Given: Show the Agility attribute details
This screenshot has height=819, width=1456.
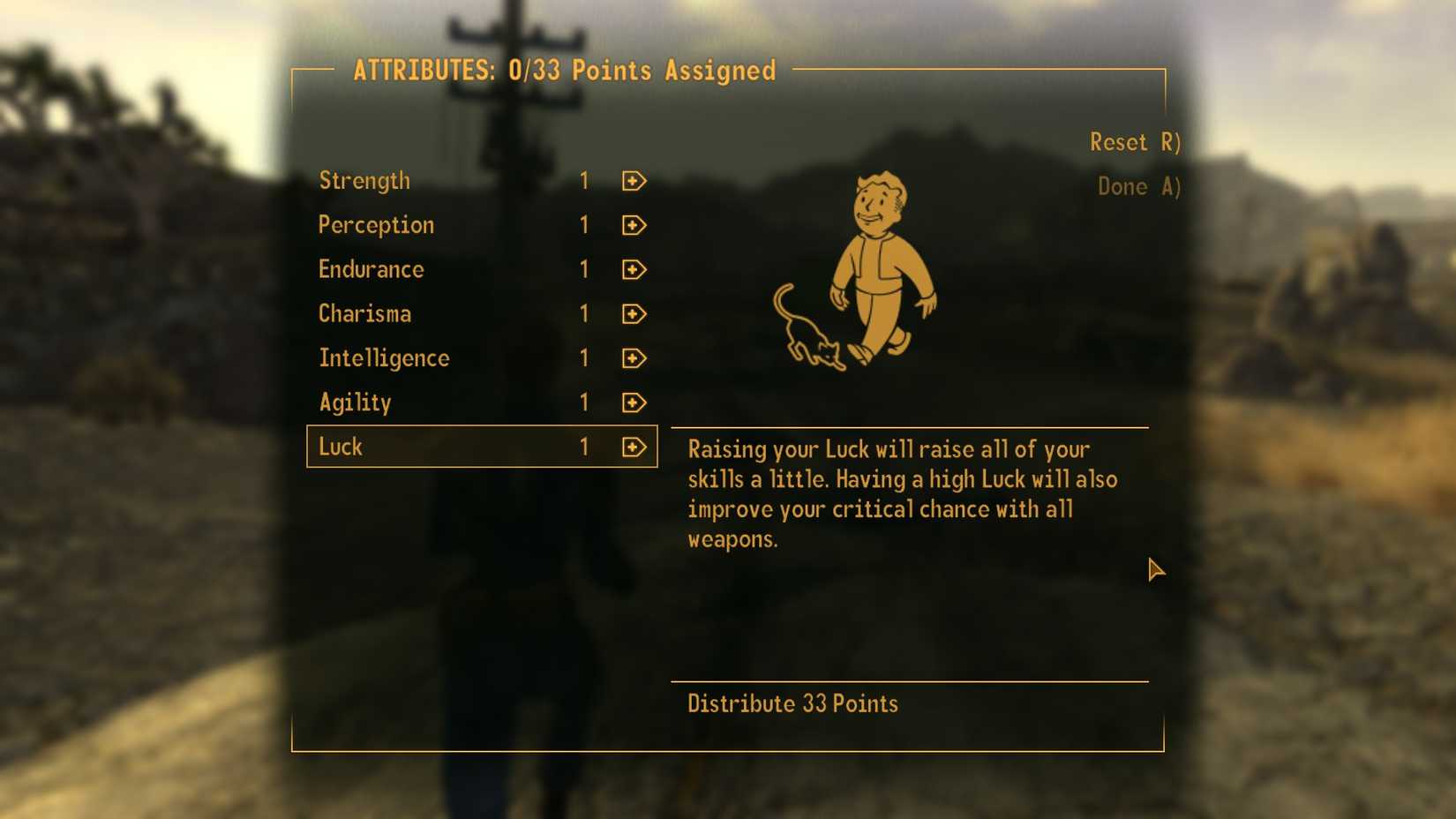Looking at the screenshot, I should (355, 402).
